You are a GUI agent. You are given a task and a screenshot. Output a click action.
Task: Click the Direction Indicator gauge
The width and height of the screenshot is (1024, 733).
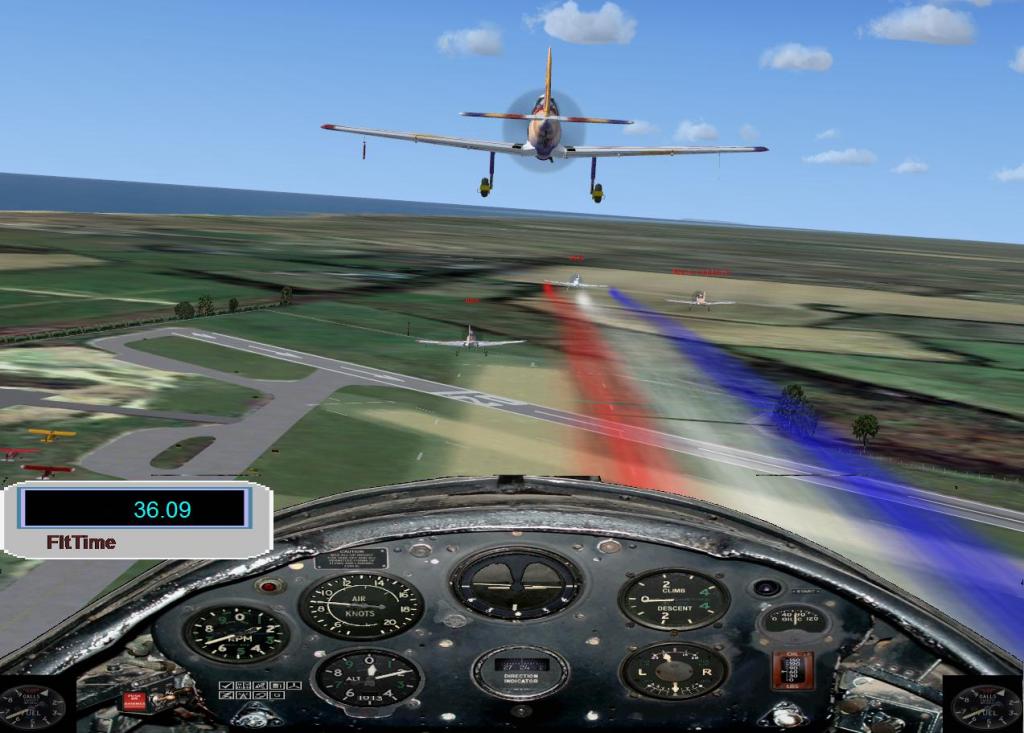520,673
